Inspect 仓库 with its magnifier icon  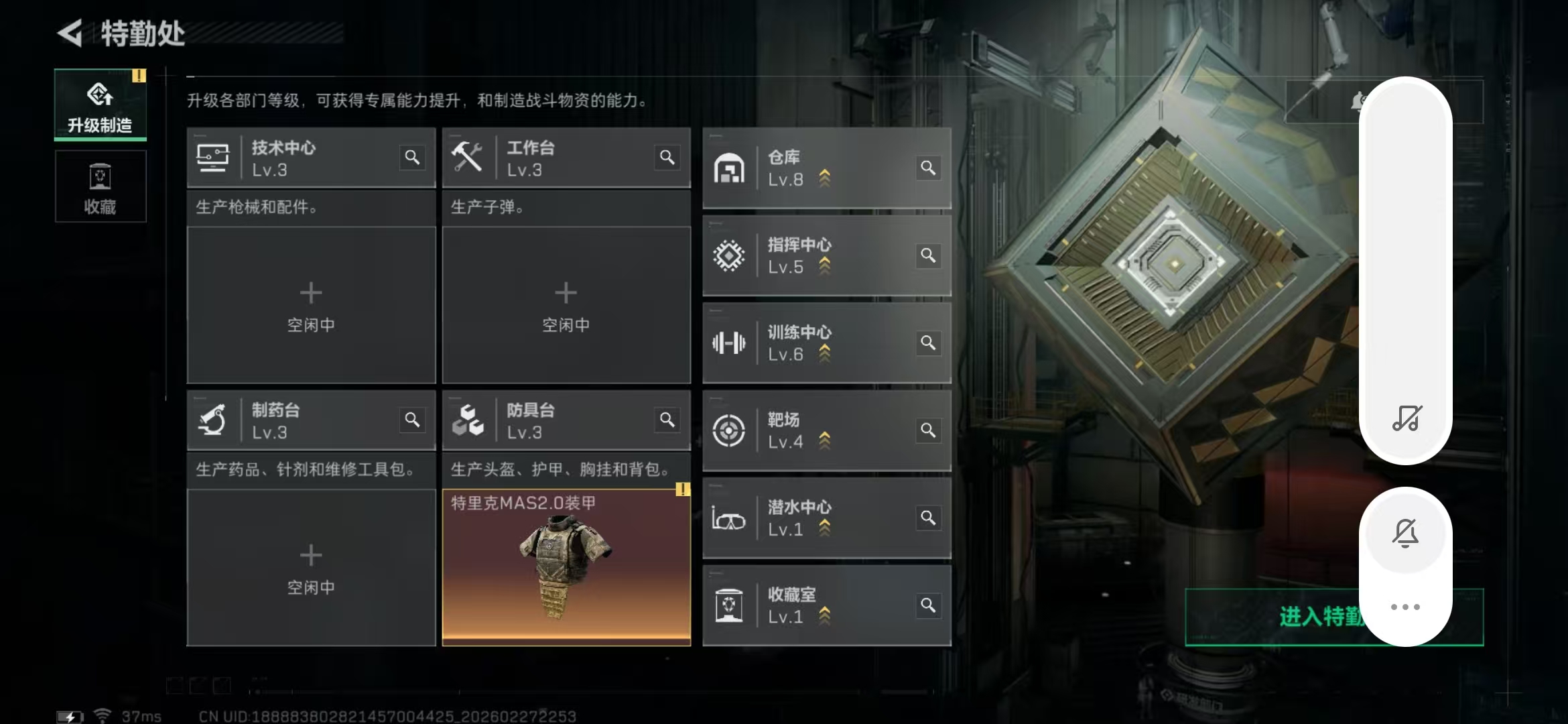coord(928,168)
